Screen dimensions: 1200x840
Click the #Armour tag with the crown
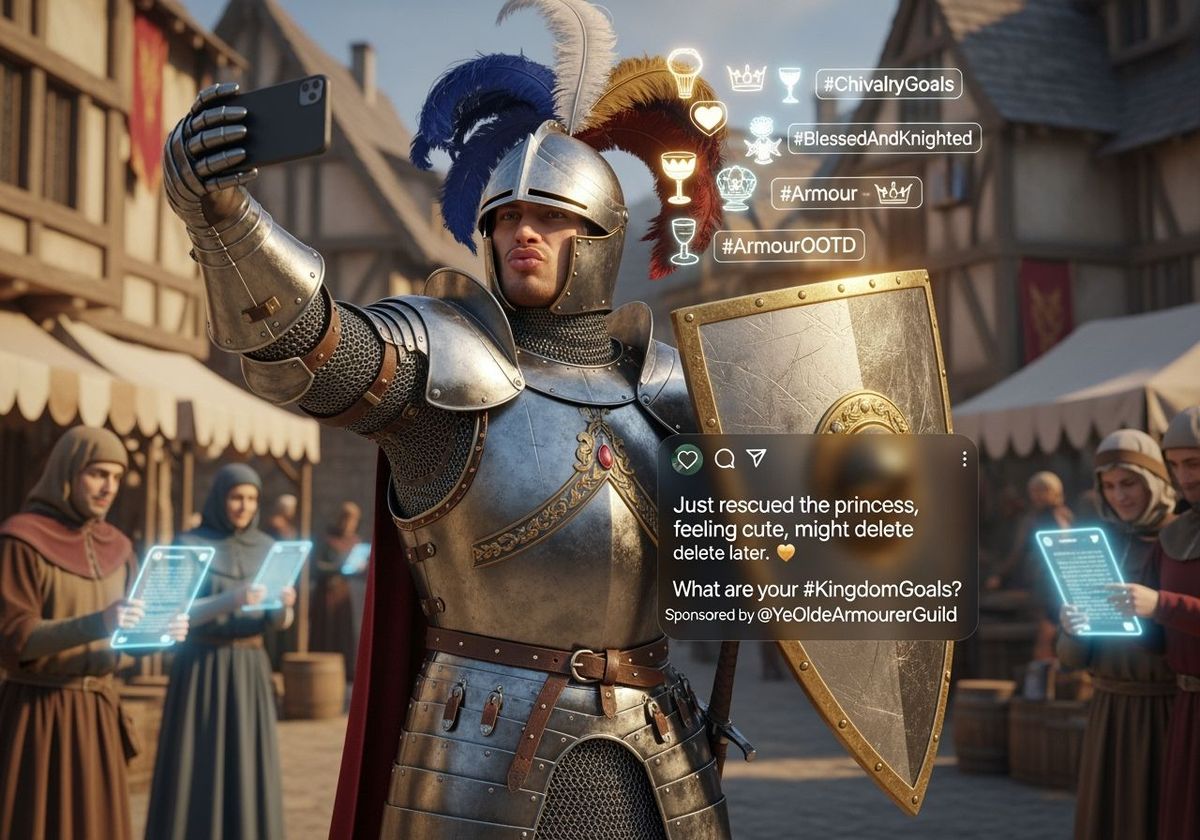click(x=846, y=193)
